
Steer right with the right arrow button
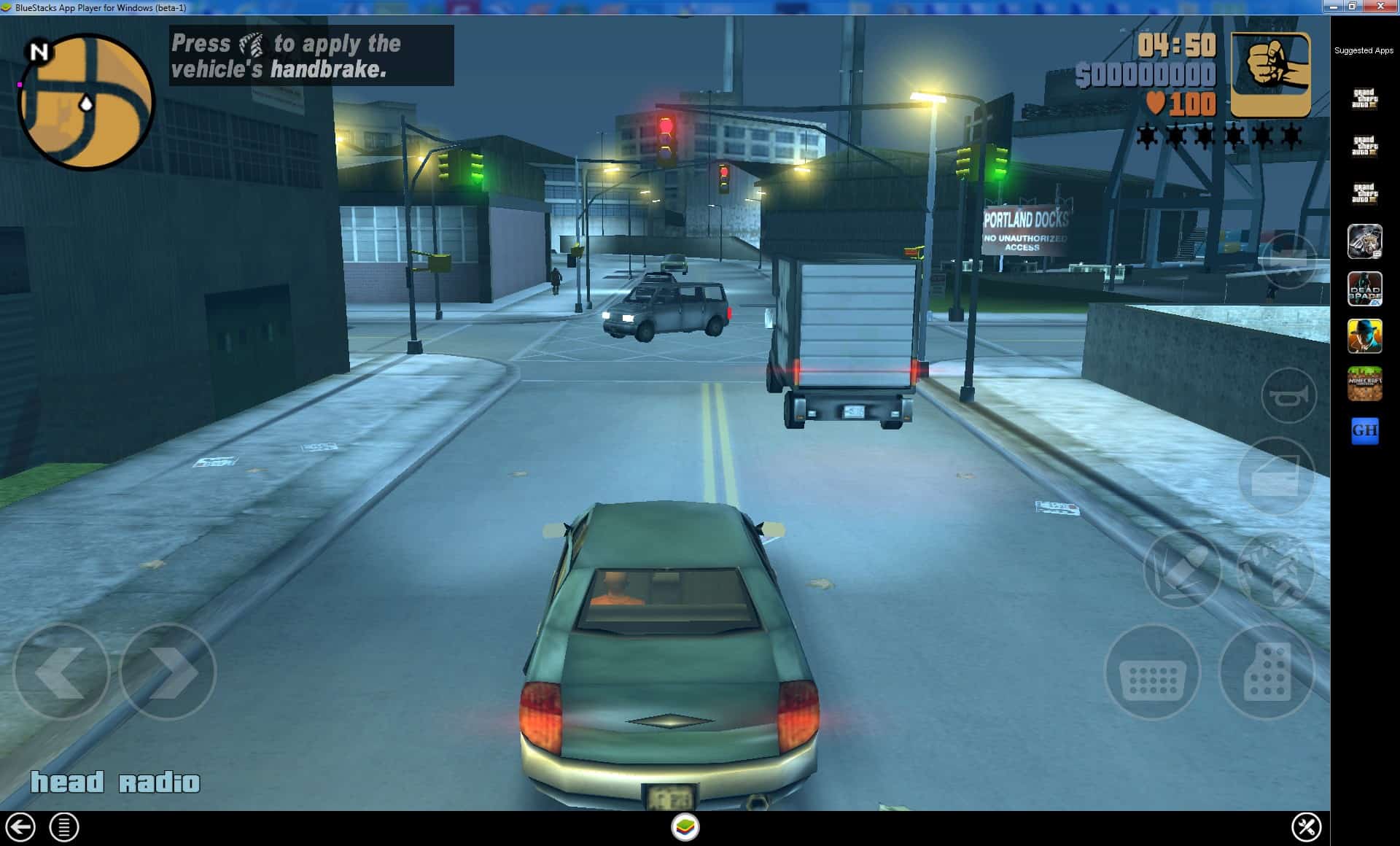point(168,672)
